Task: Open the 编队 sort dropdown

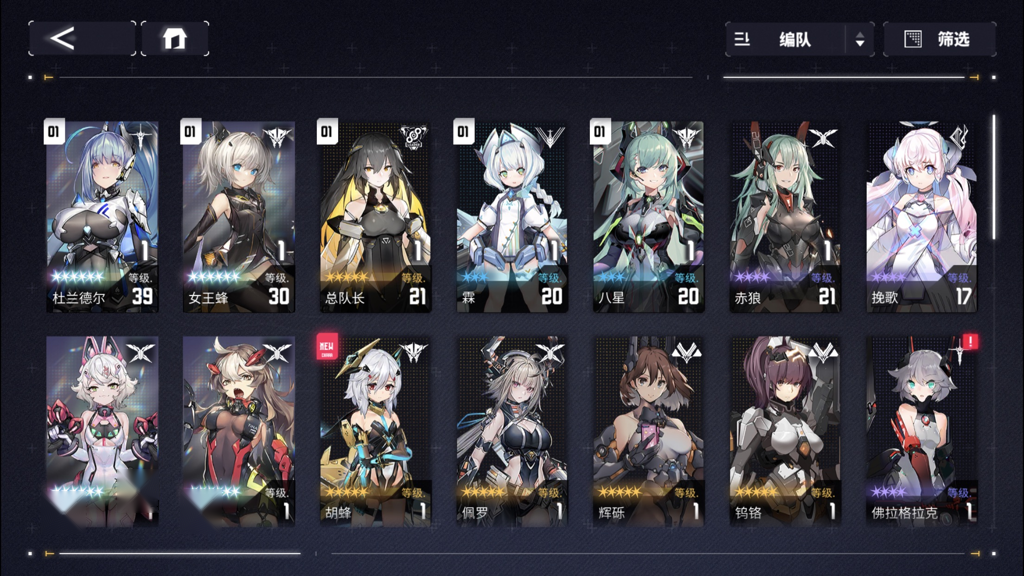Action: (x=799, y=40)
